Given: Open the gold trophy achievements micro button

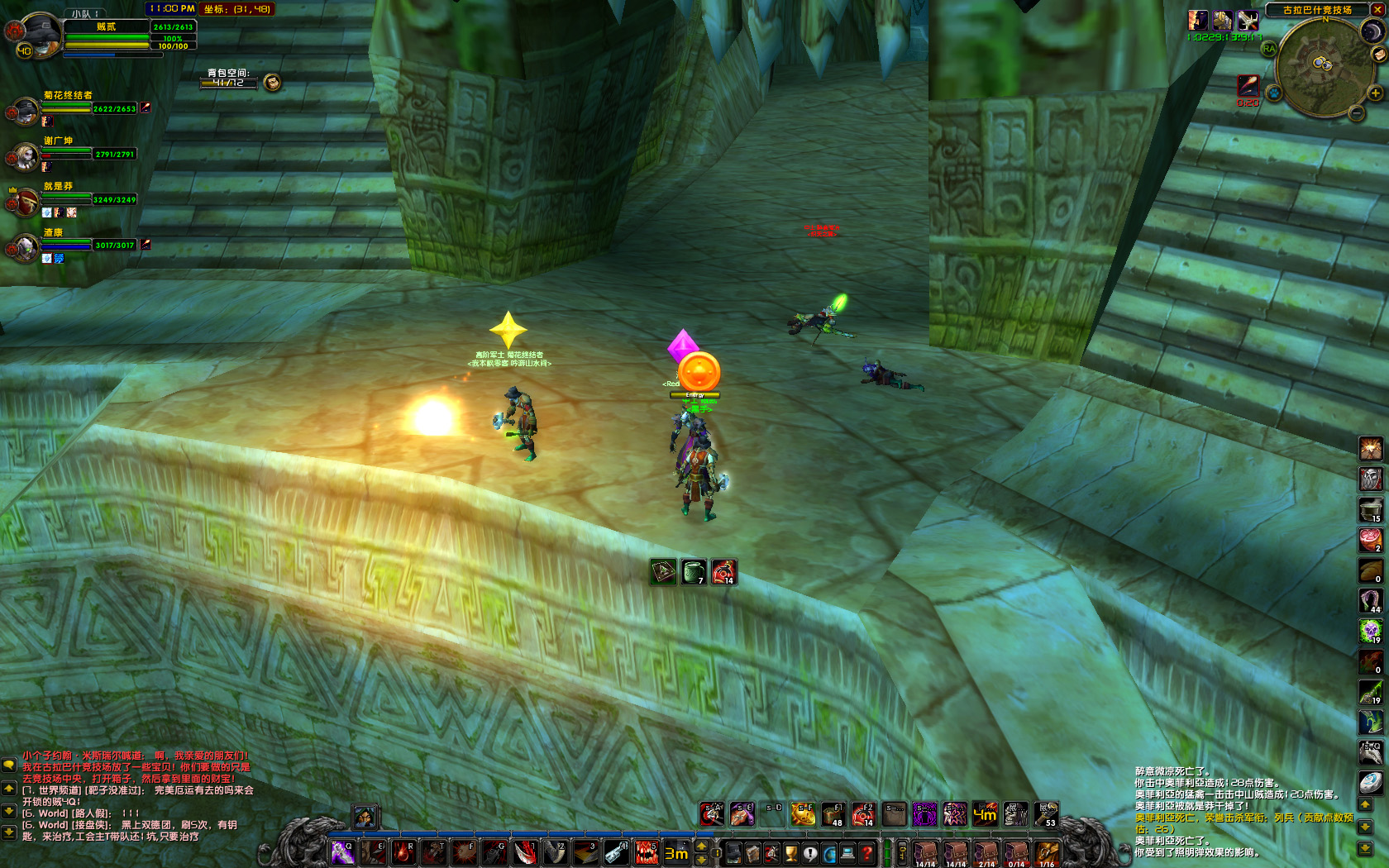Looking at the screenshot, I should 791,853.
